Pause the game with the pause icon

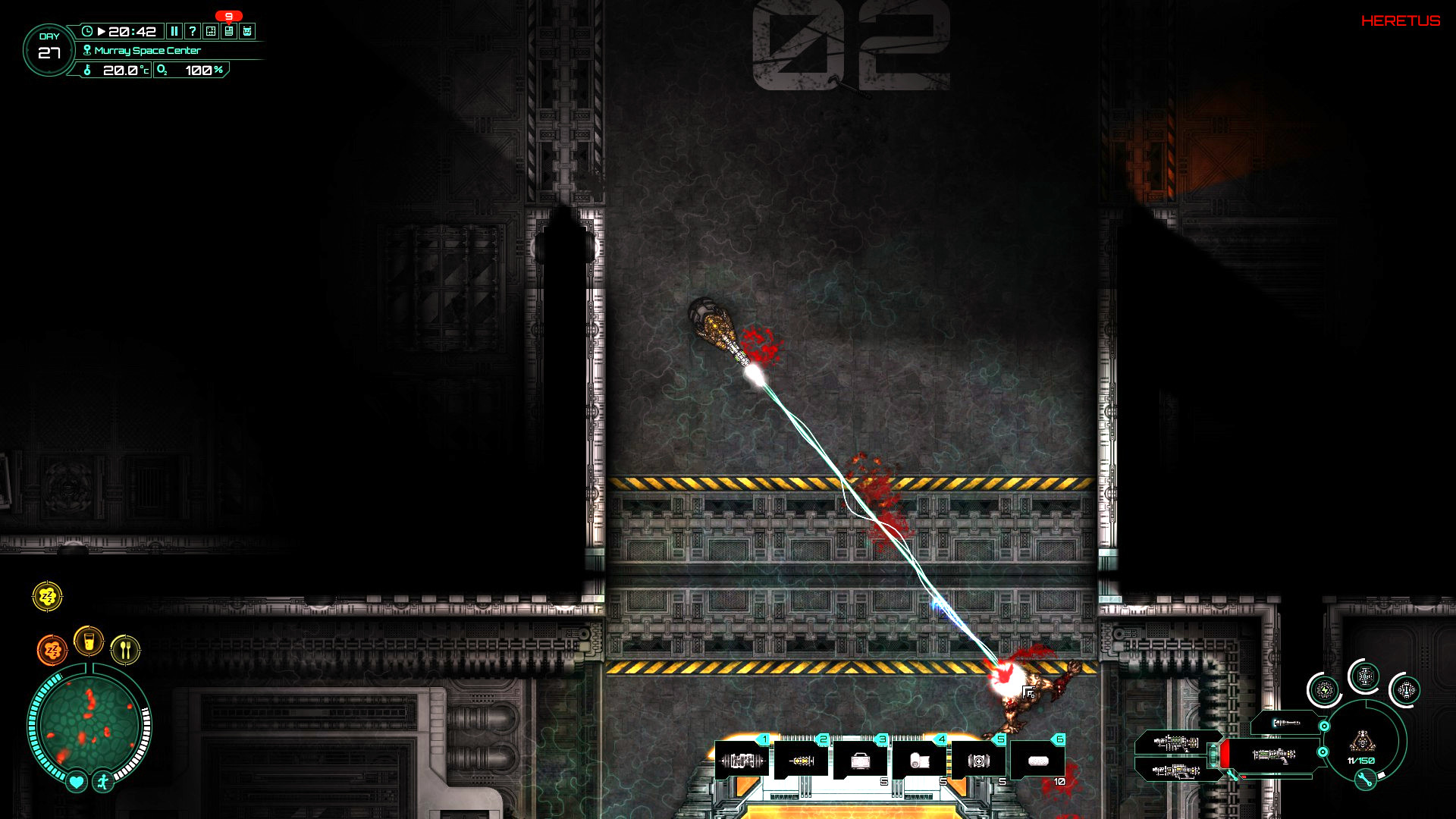[174, 31]
